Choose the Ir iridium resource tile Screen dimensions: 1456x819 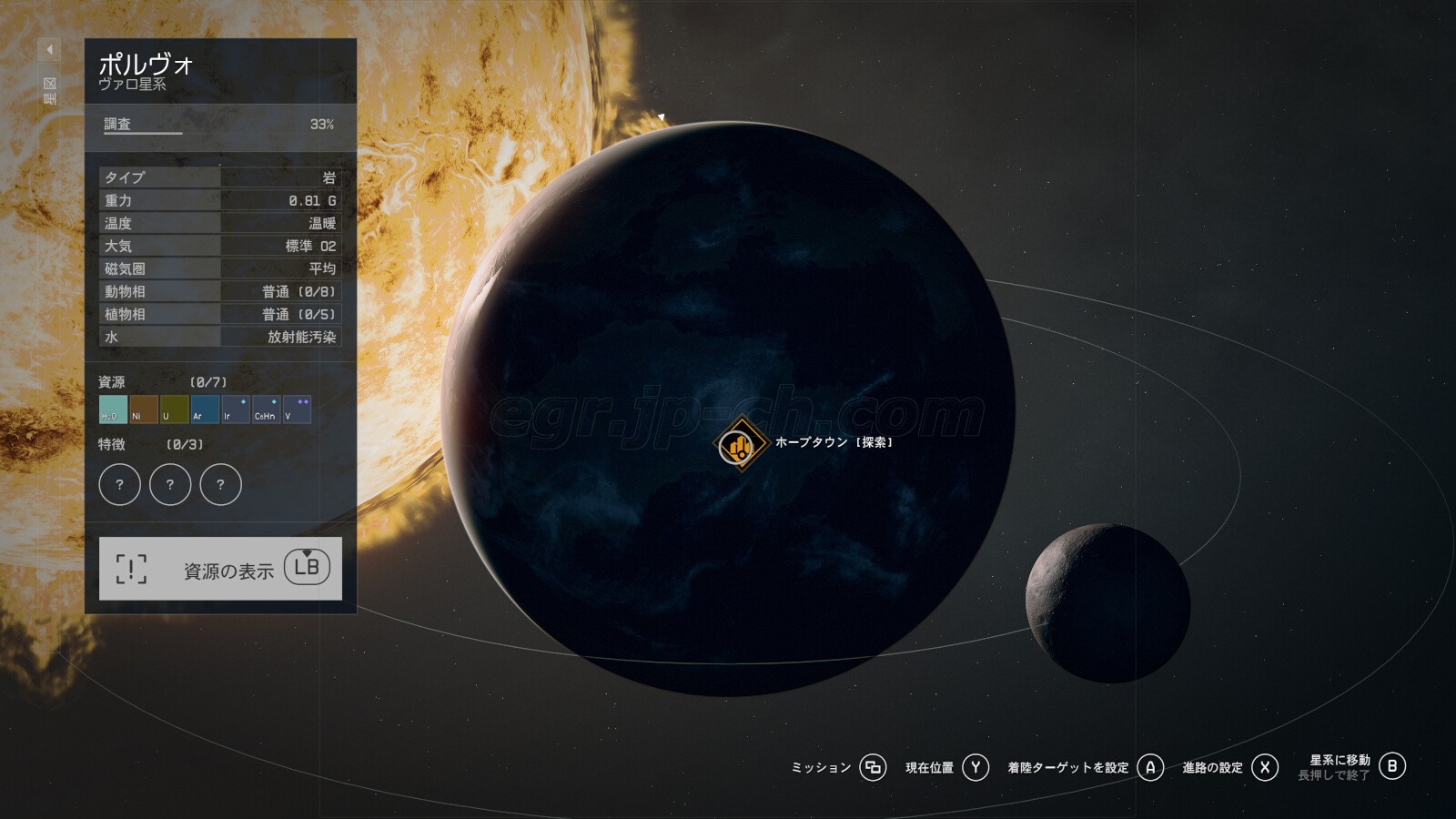coord(235,409)
